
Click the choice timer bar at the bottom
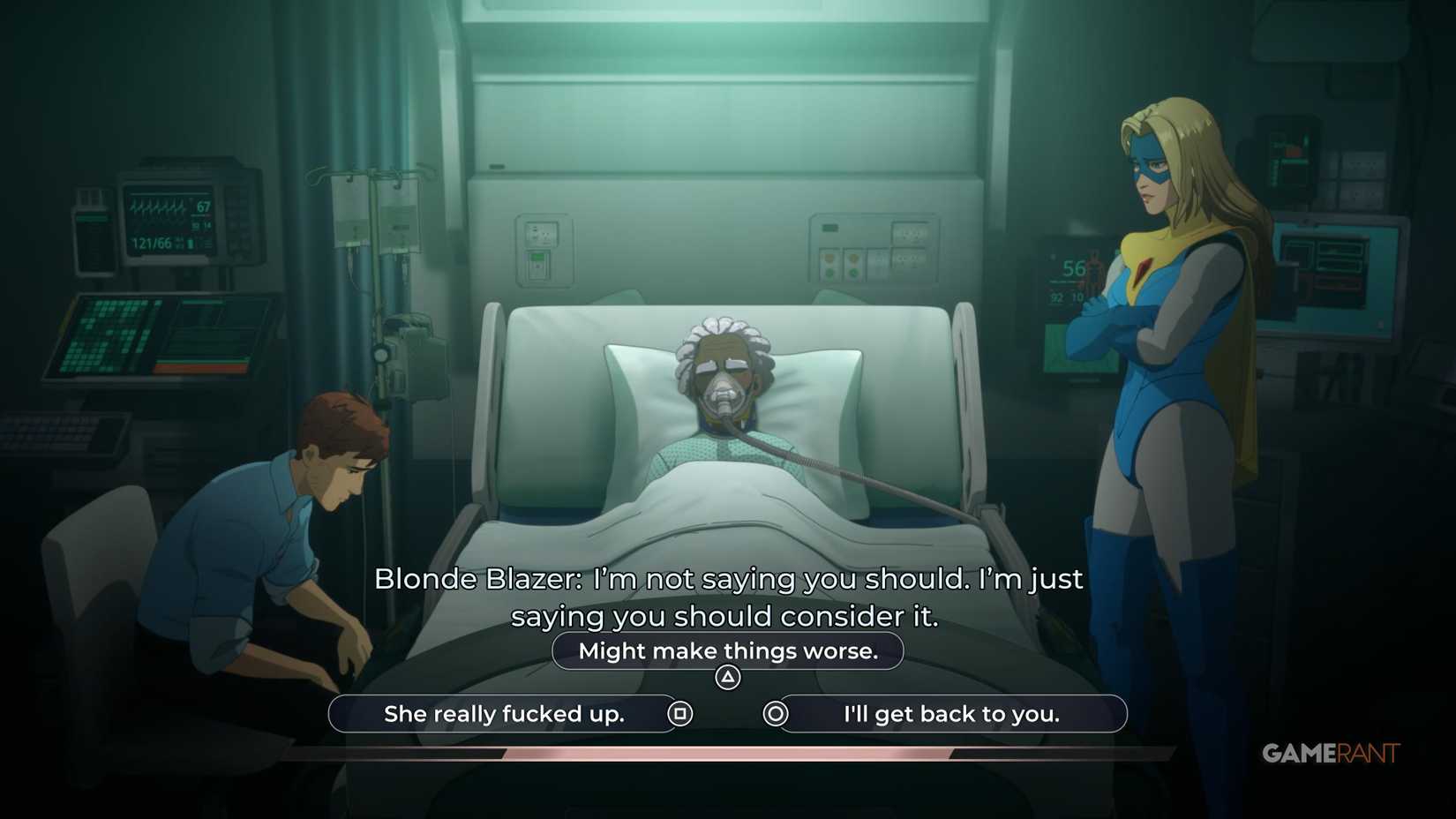tap(727, 751)
